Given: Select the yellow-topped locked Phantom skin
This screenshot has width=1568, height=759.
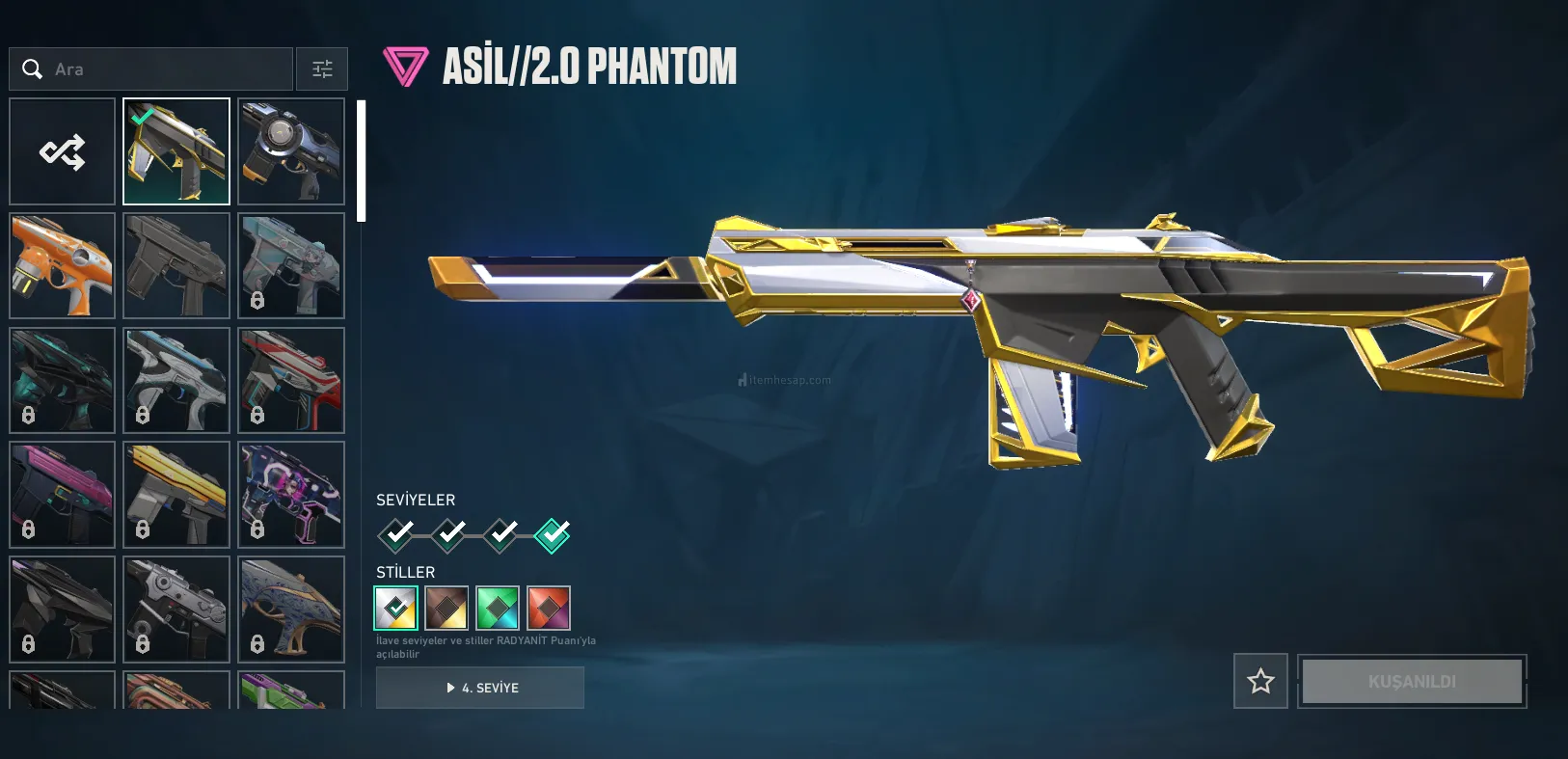Looking at the screenshot, I should (176, 495).
